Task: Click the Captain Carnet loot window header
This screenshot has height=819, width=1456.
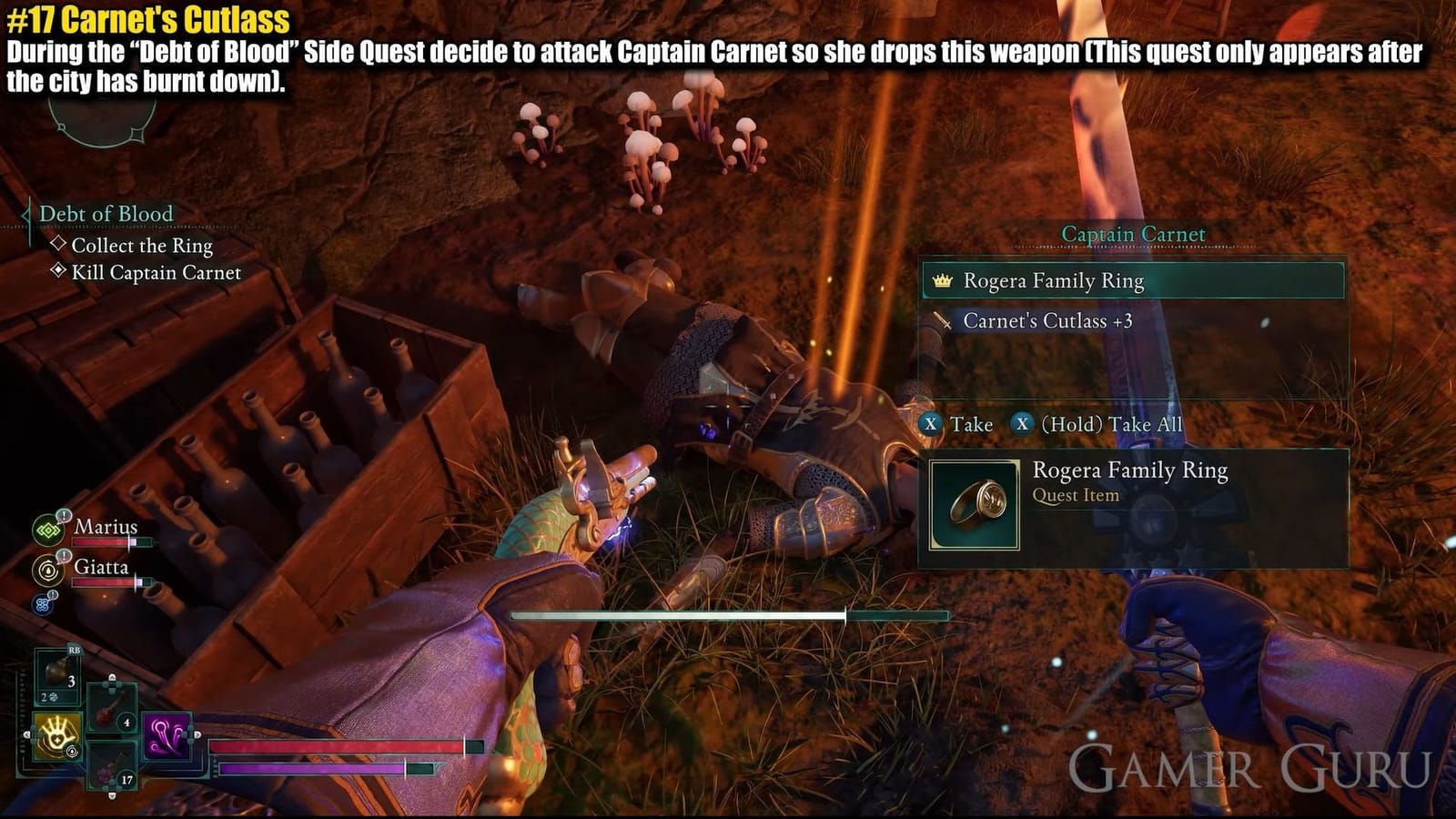Action: 1133,234
